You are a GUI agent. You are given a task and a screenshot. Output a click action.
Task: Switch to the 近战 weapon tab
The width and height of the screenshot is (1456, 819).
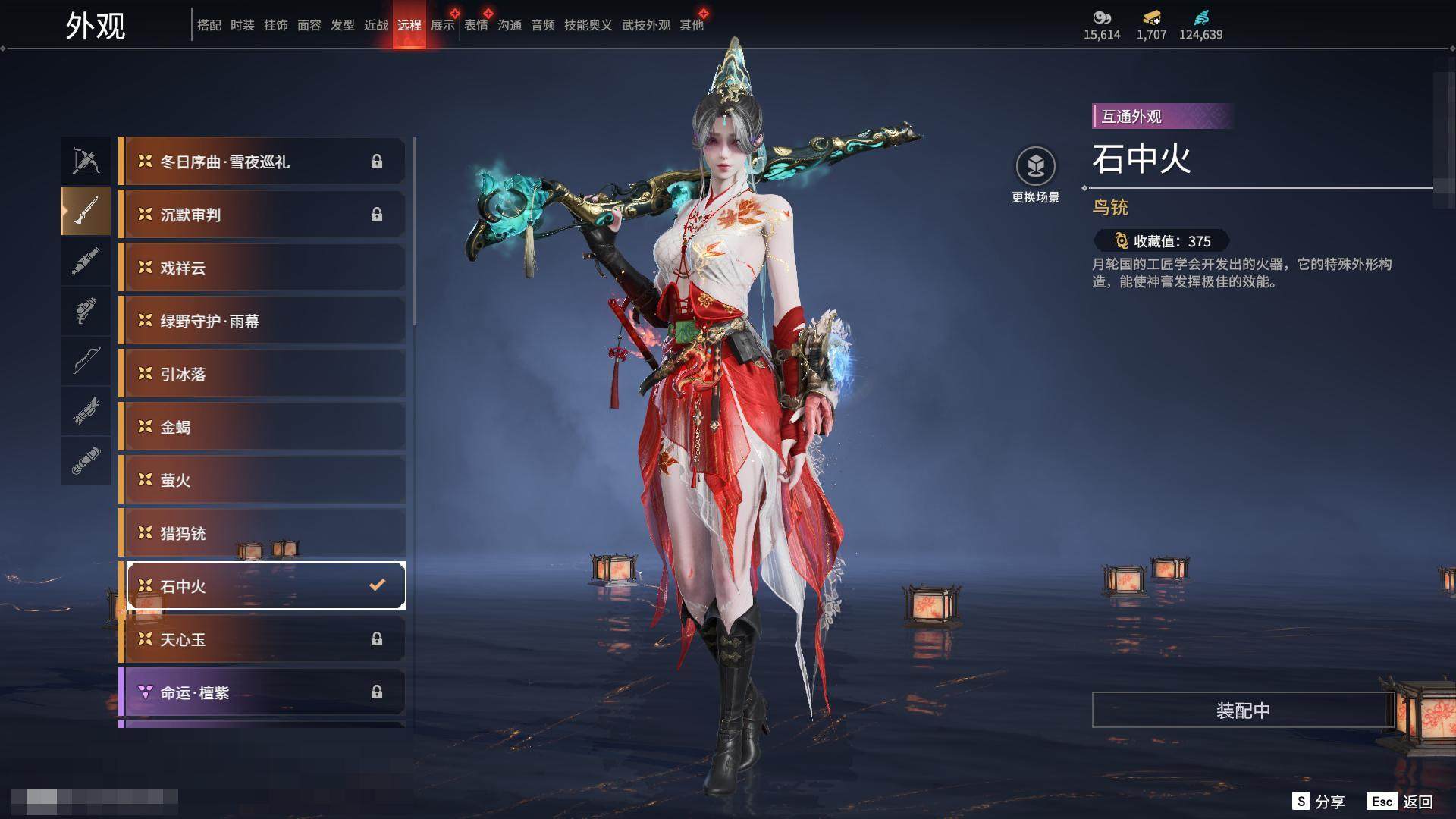tap(376, 25)
